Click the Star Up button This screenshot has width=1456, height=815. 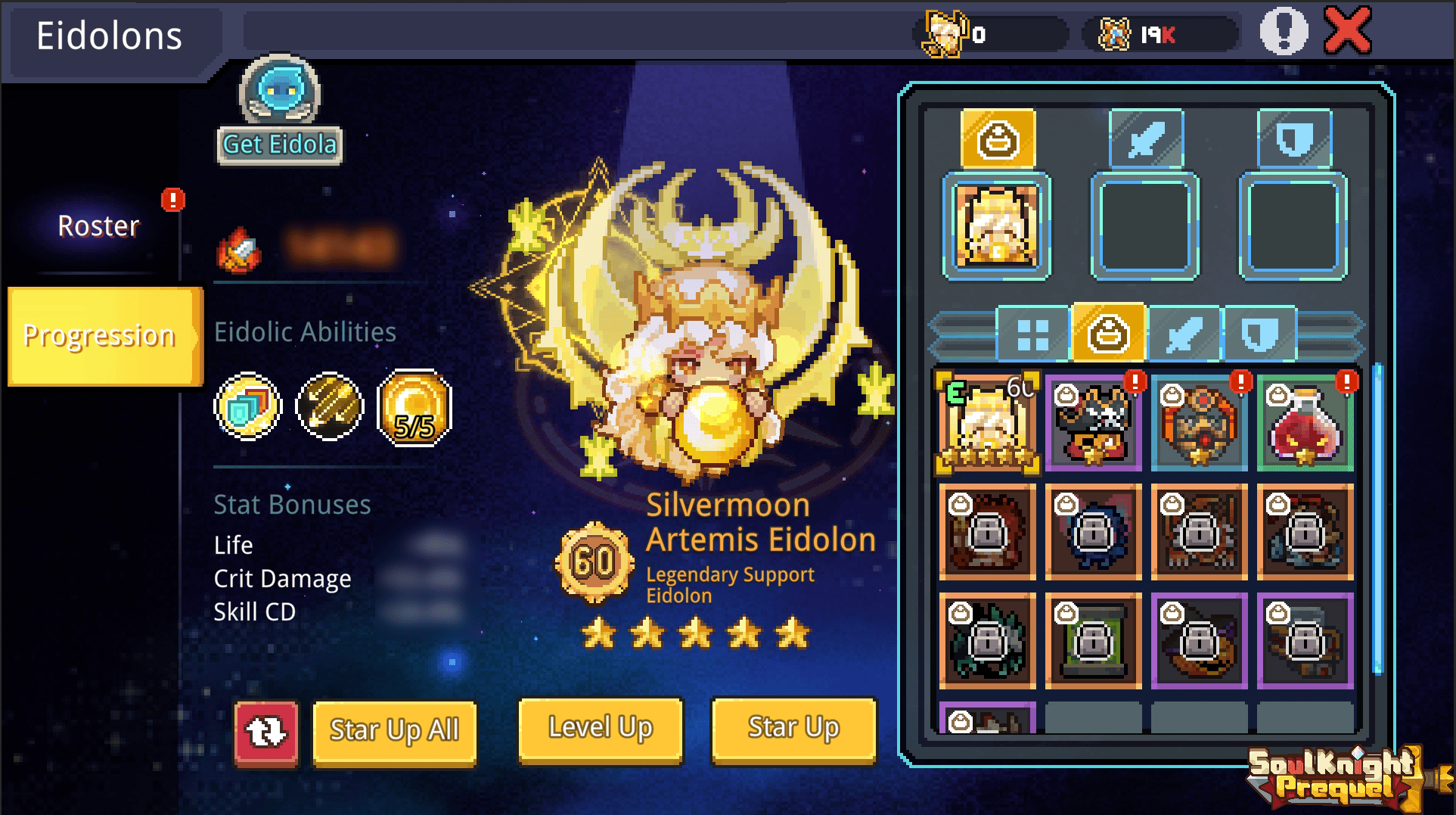point(793,729)
